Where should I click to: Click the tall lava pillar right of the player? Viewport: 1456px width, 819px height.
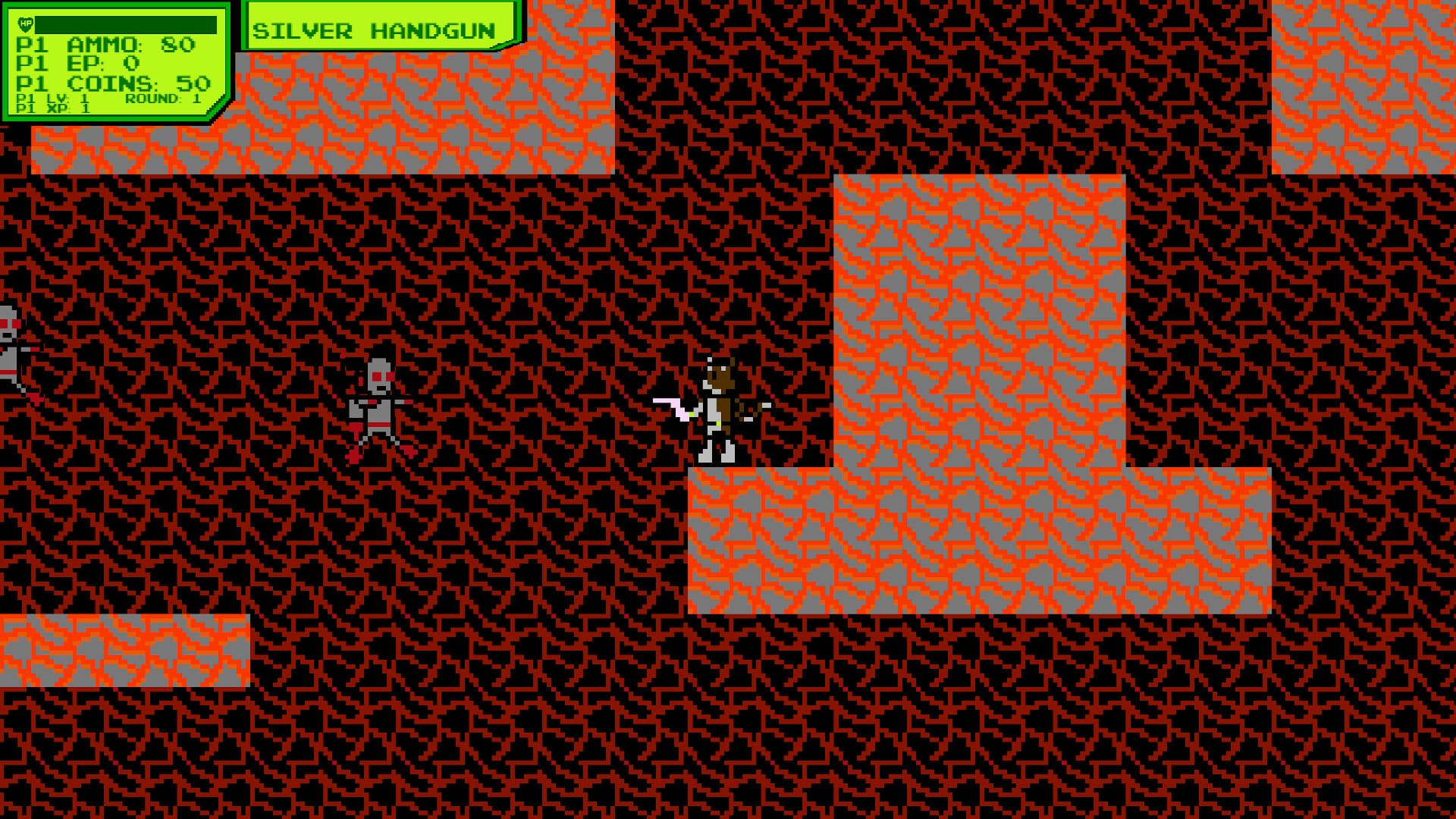pos(978,318)
